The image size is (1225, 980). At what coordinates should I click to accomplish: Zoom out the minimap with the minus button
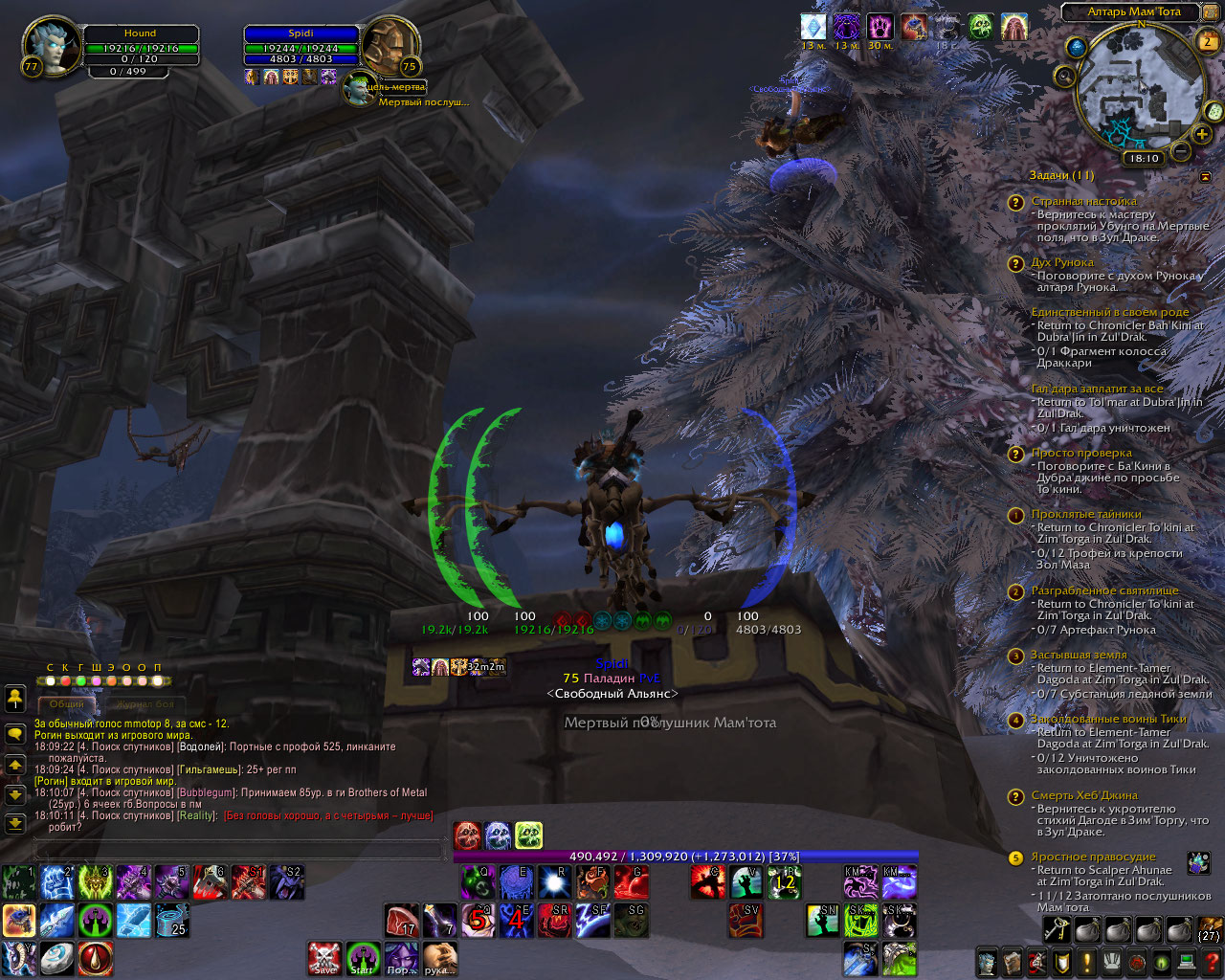pyautogui.click(x=1181, y=151)
